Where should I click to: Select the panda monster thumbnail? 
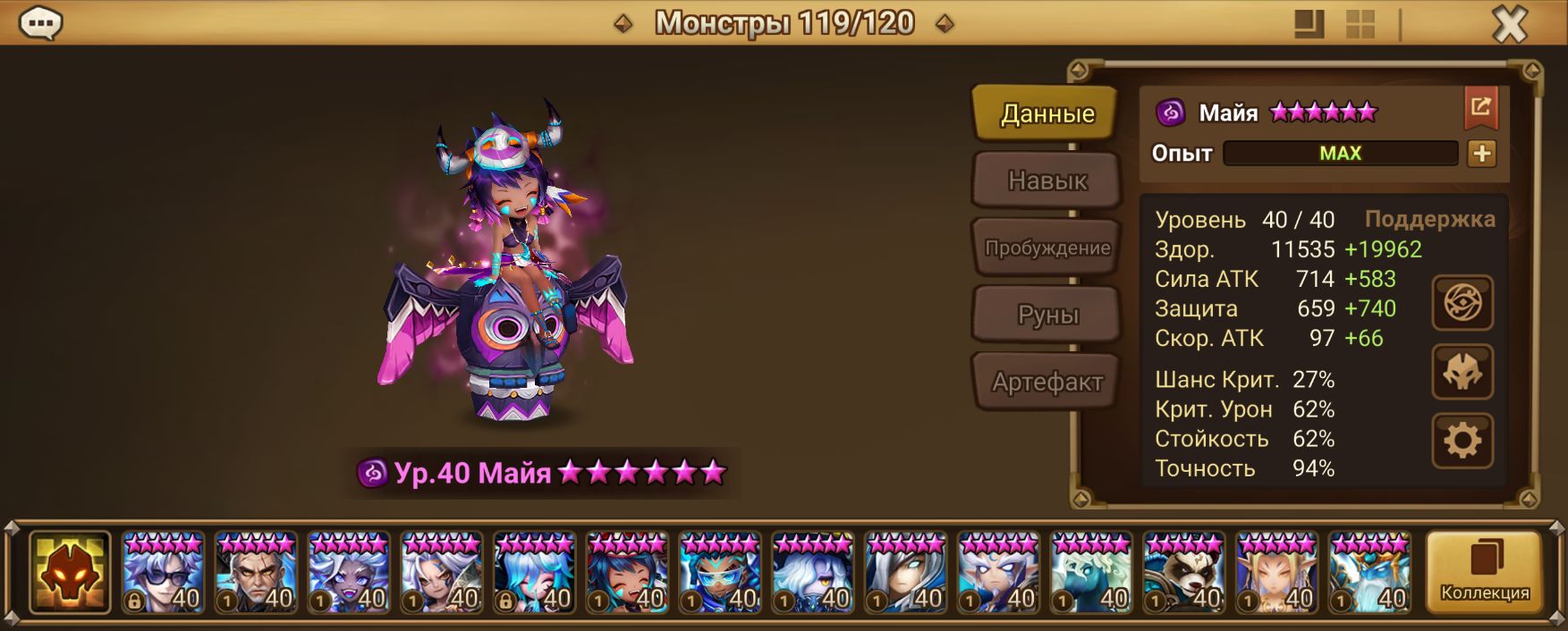pos(1184,573)
